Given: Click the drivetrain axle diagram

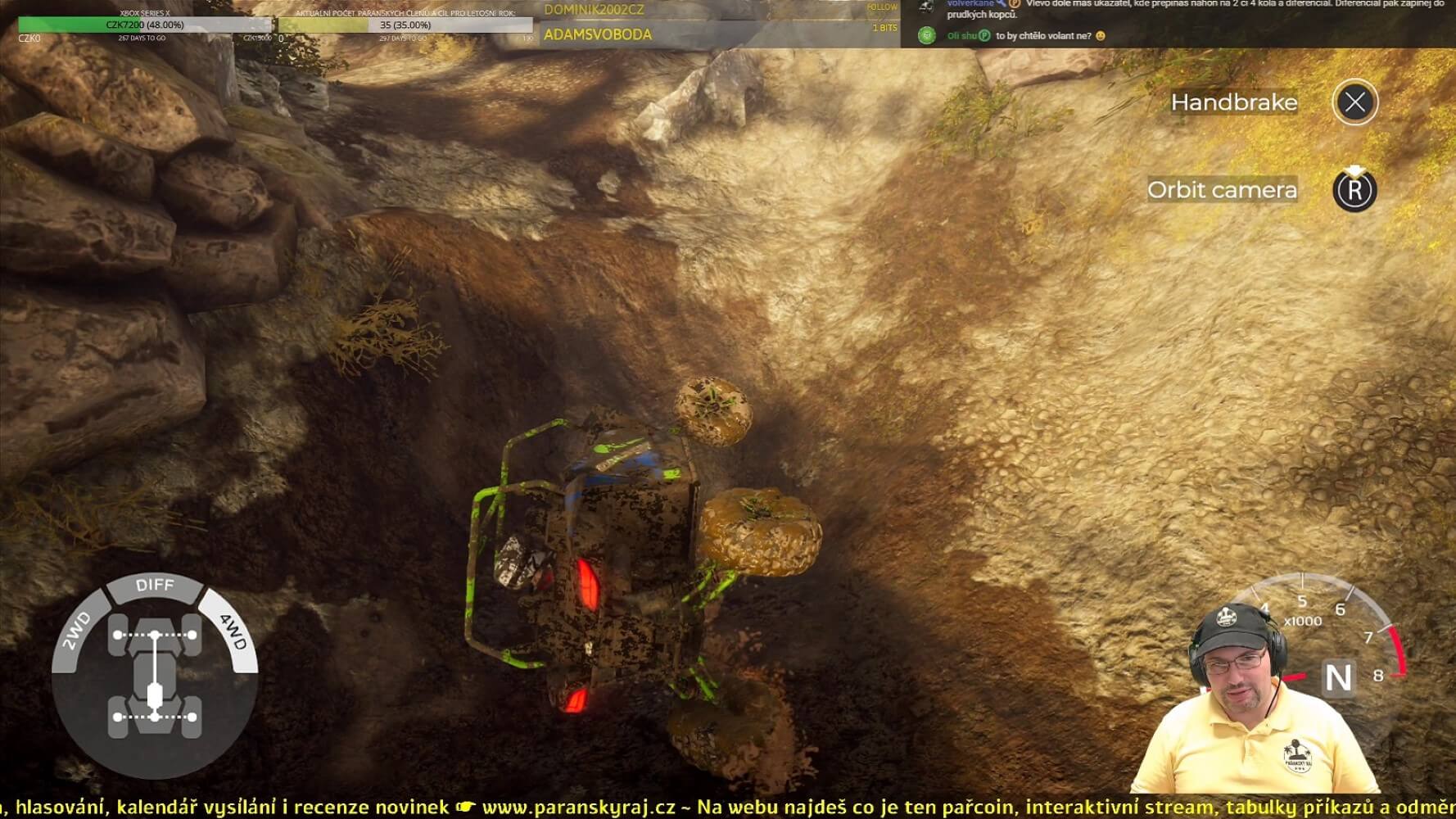Looking at the screenshot, I should pyautogui.click(x=155, y=676).
